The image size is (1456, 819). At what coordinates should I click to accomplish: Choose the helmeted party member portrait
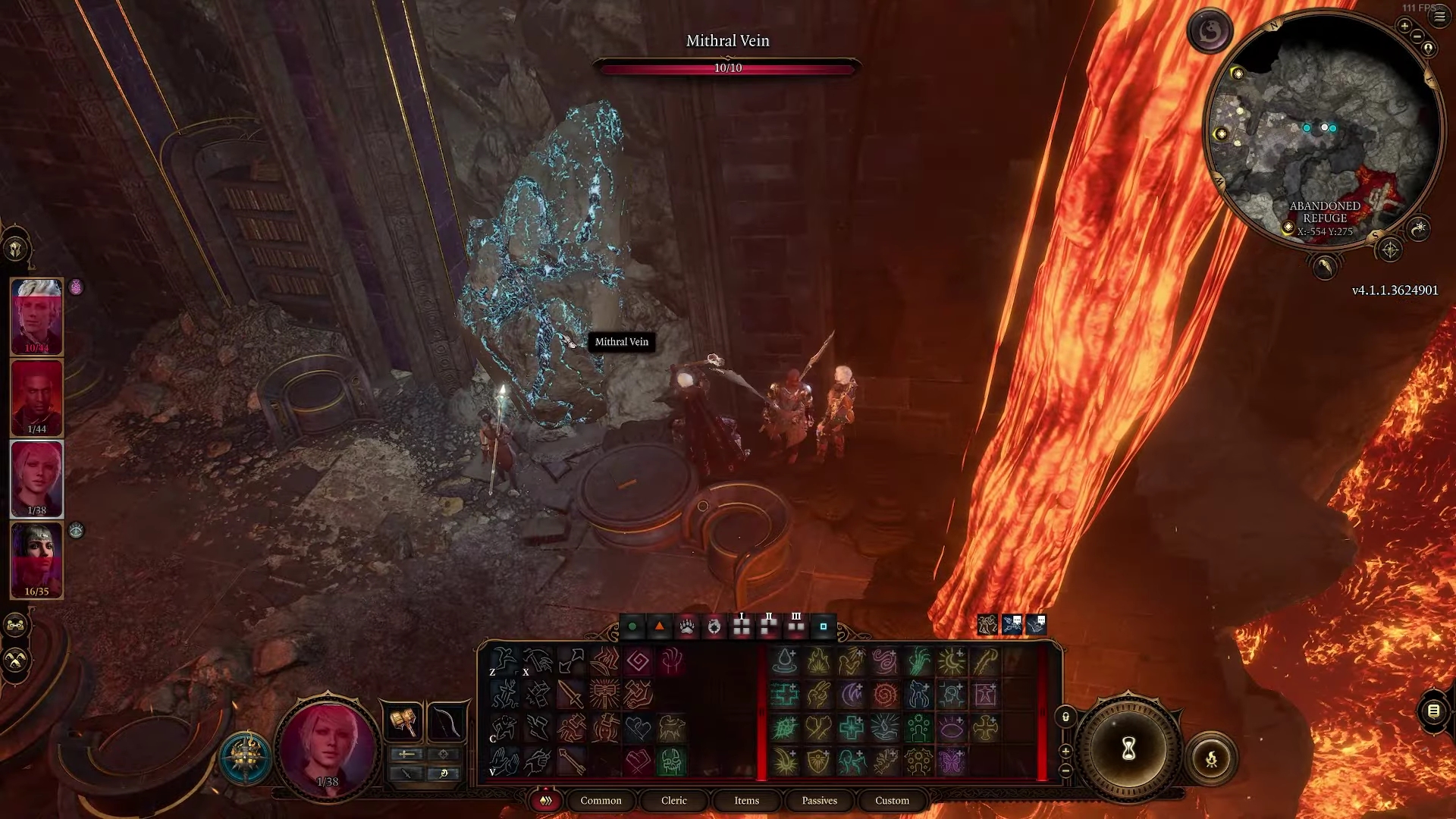[36, 560]
